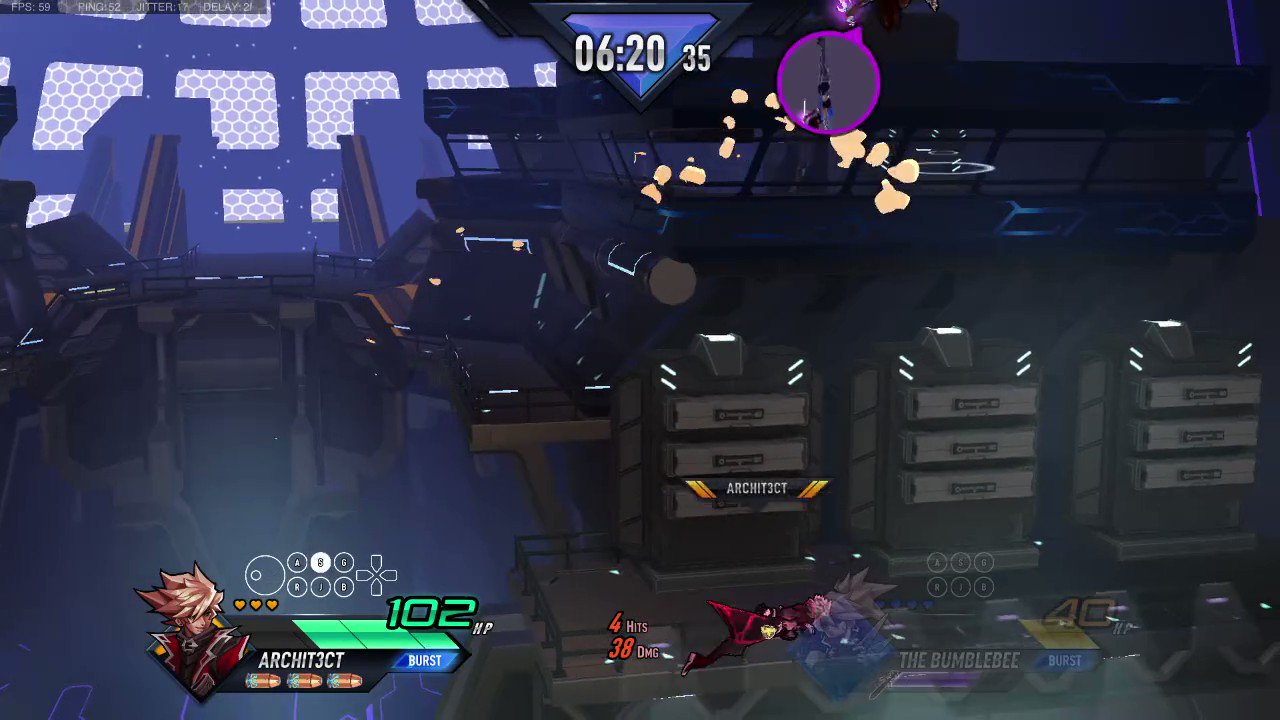Toggle the B button indicator near THE BUMBLEBEE
Screen dimensions: 1280x720
point(983,588)
